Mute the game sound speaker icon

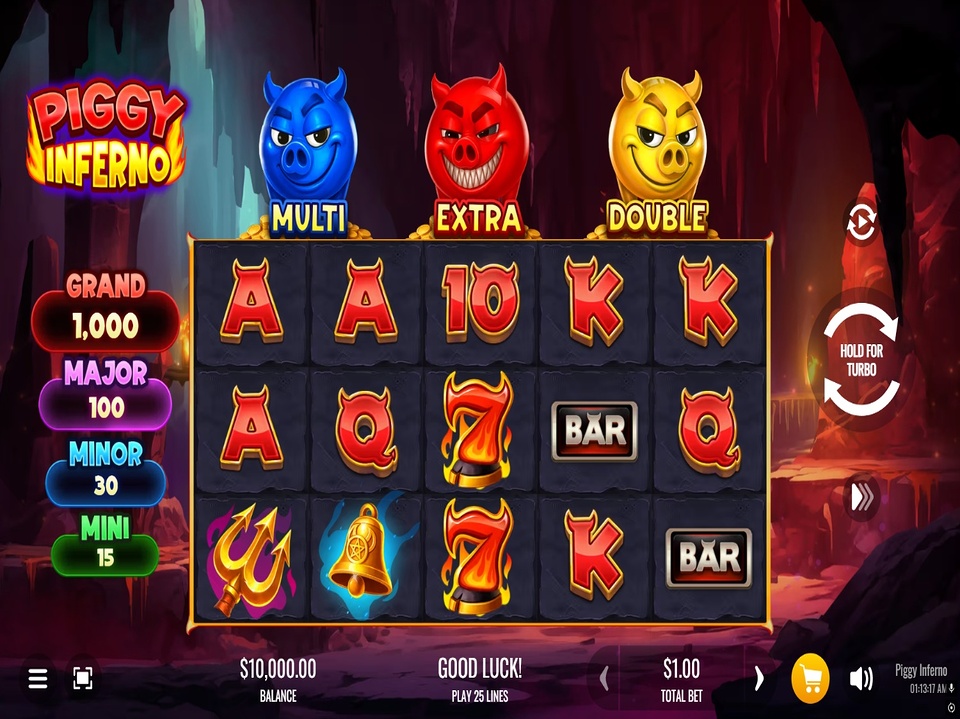pos(860,680)
